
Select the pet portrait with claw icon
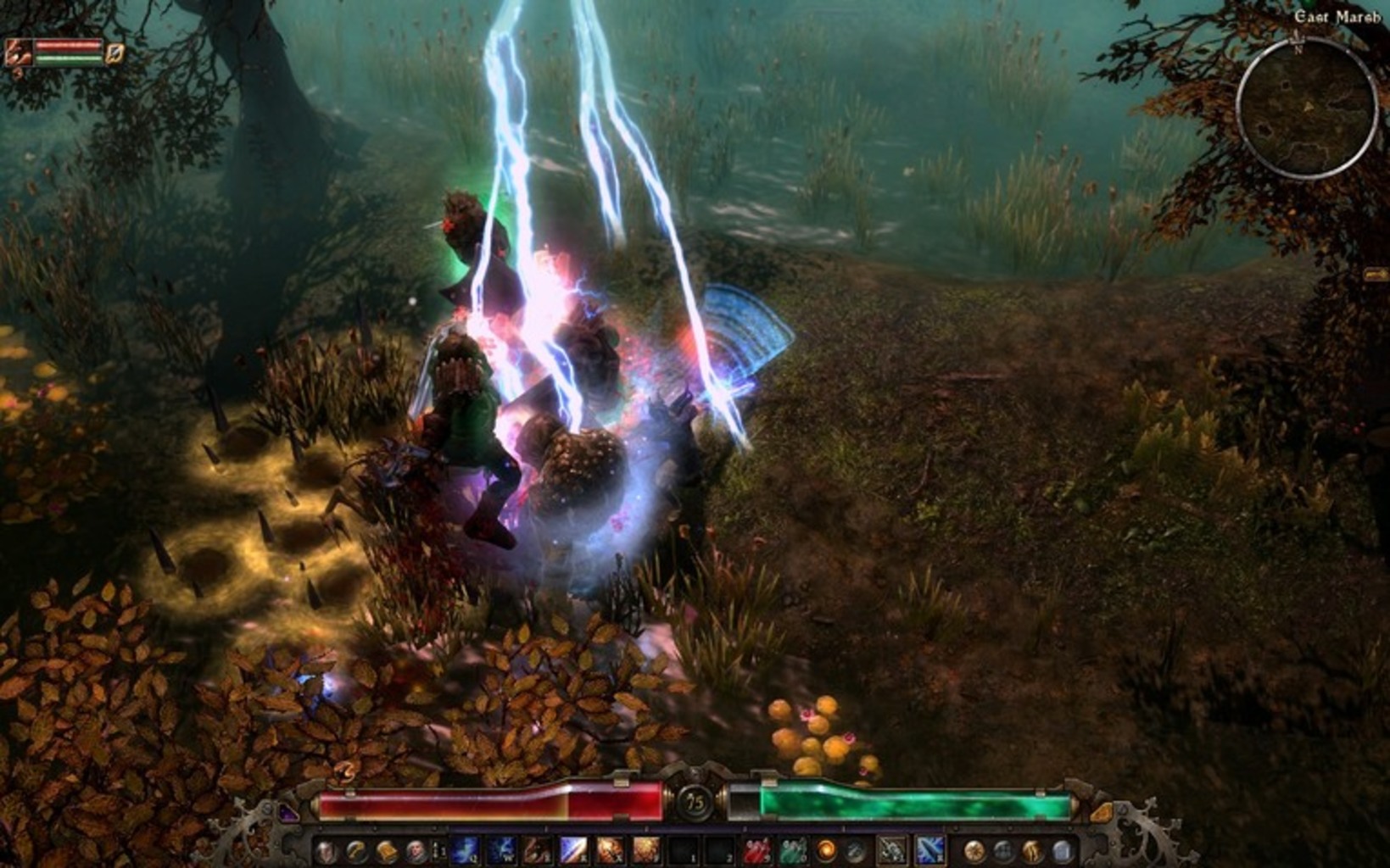coord(17,53)
